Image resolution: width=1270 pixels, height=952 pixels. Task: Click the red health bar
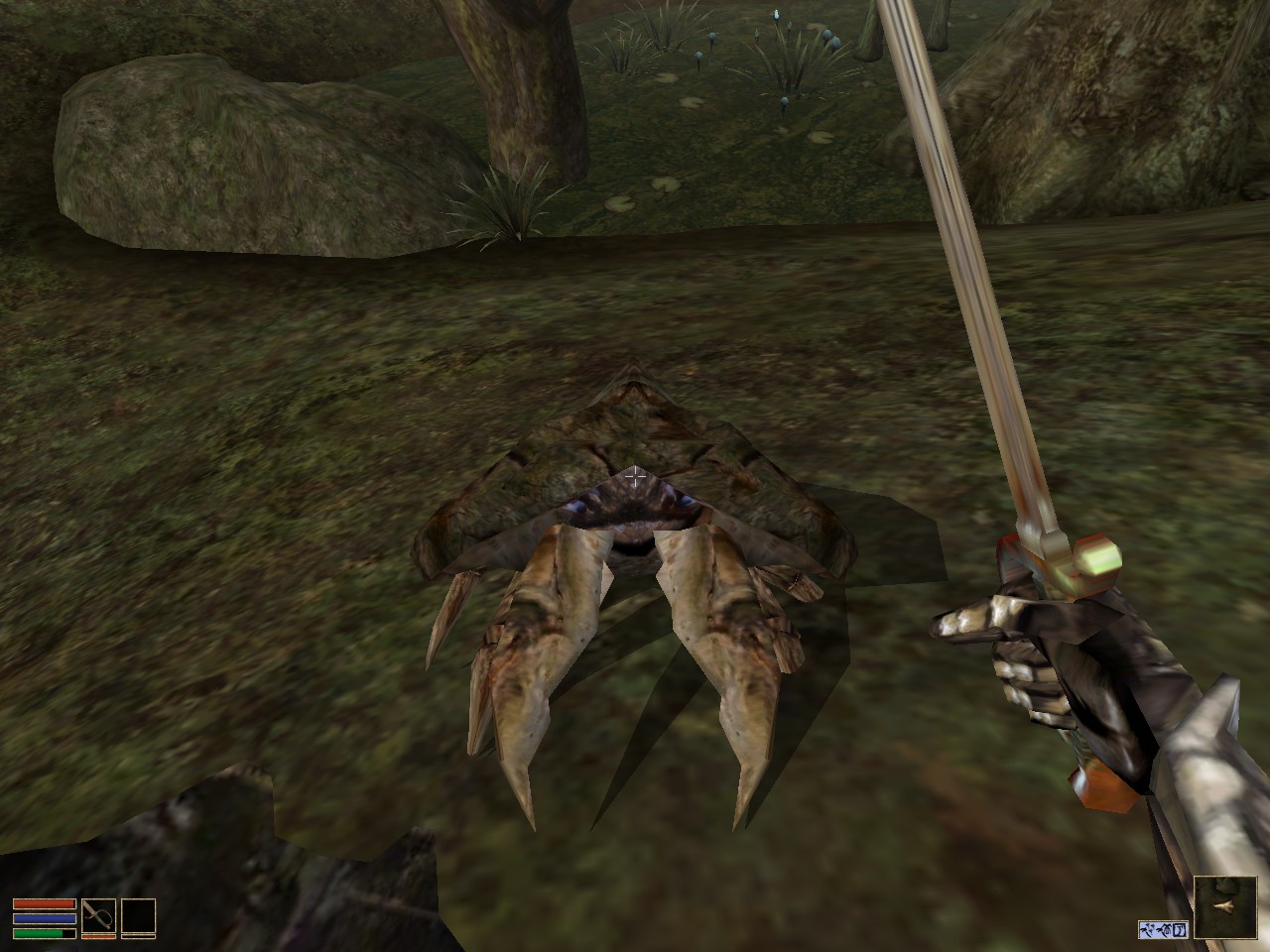click(x=45, y=903)
